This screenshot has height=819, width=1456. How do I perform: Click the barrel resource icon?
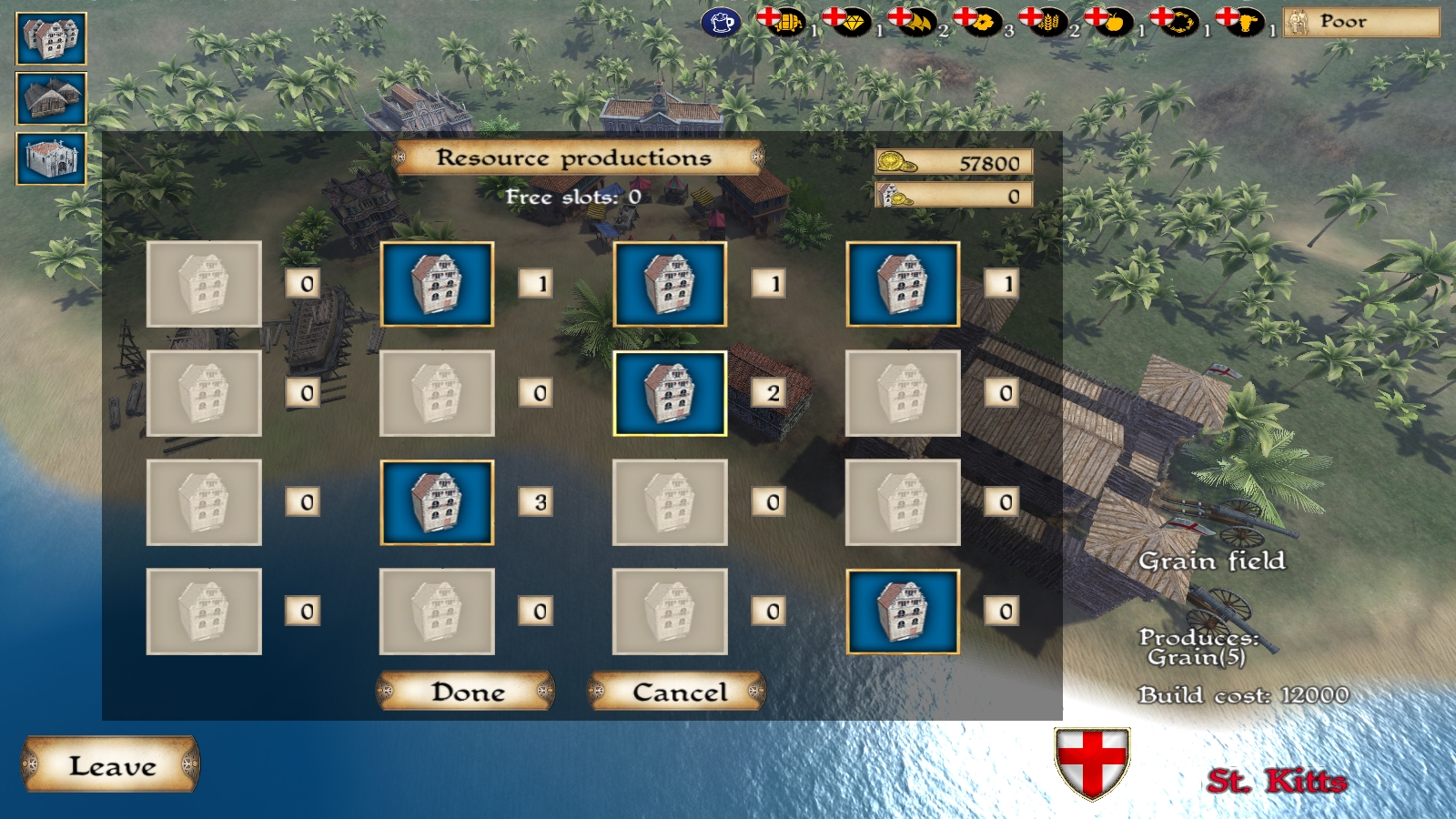pos(787,22)
